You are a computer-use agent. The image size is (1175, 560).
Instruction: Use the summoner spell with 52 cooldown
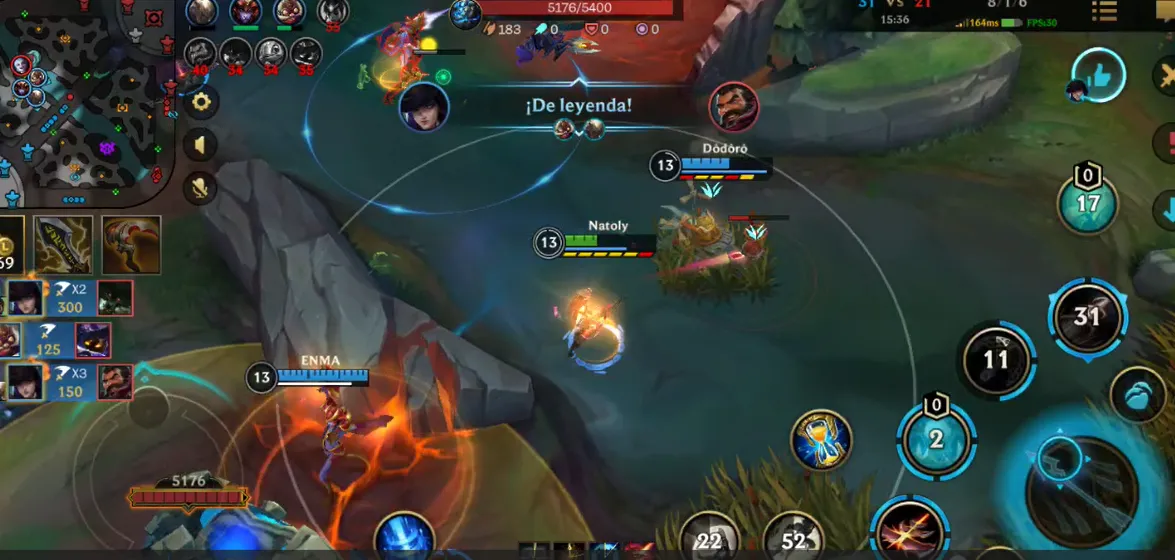point(795,538)
